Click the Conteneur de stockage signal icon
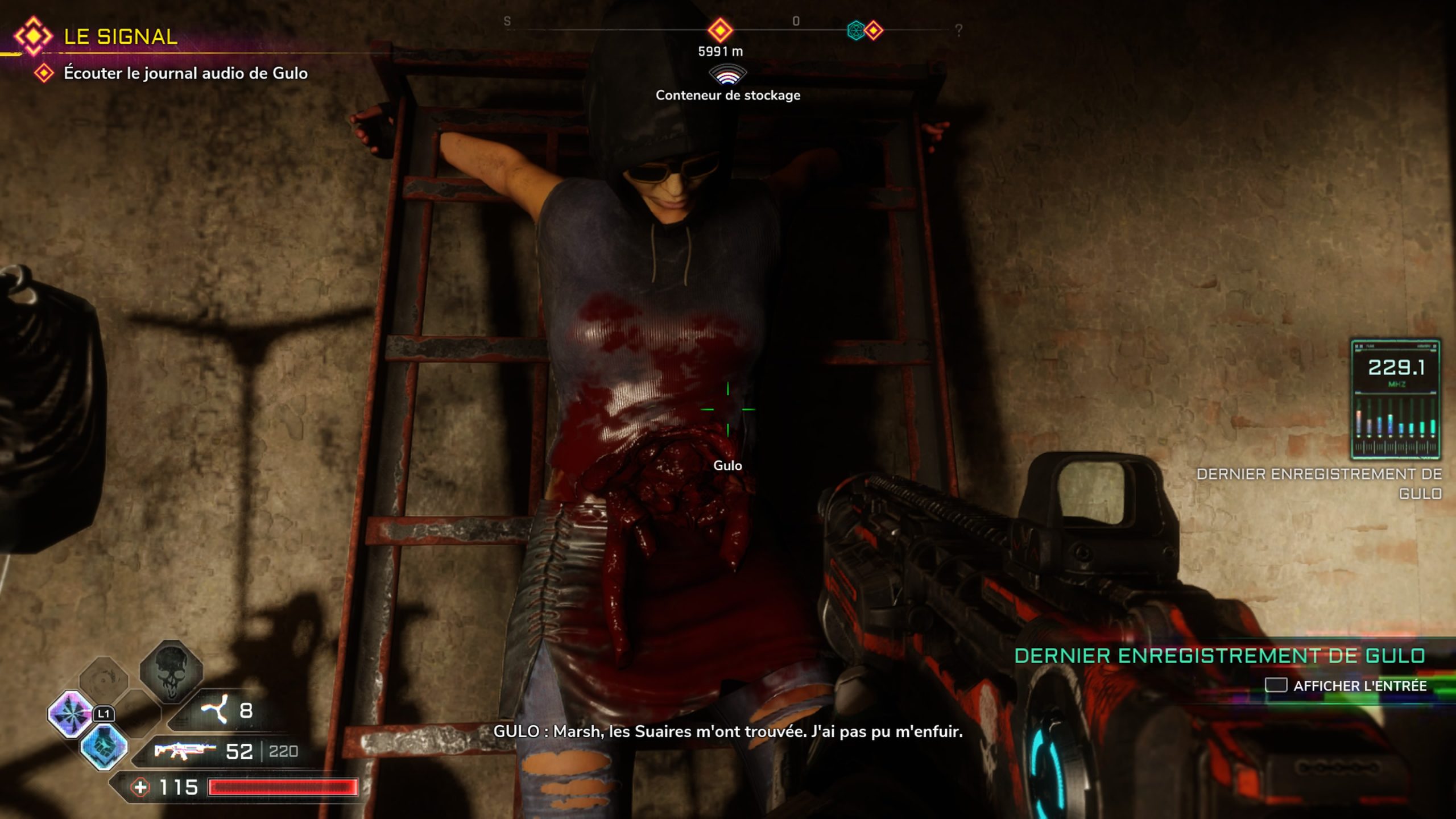 click(727, 75)
